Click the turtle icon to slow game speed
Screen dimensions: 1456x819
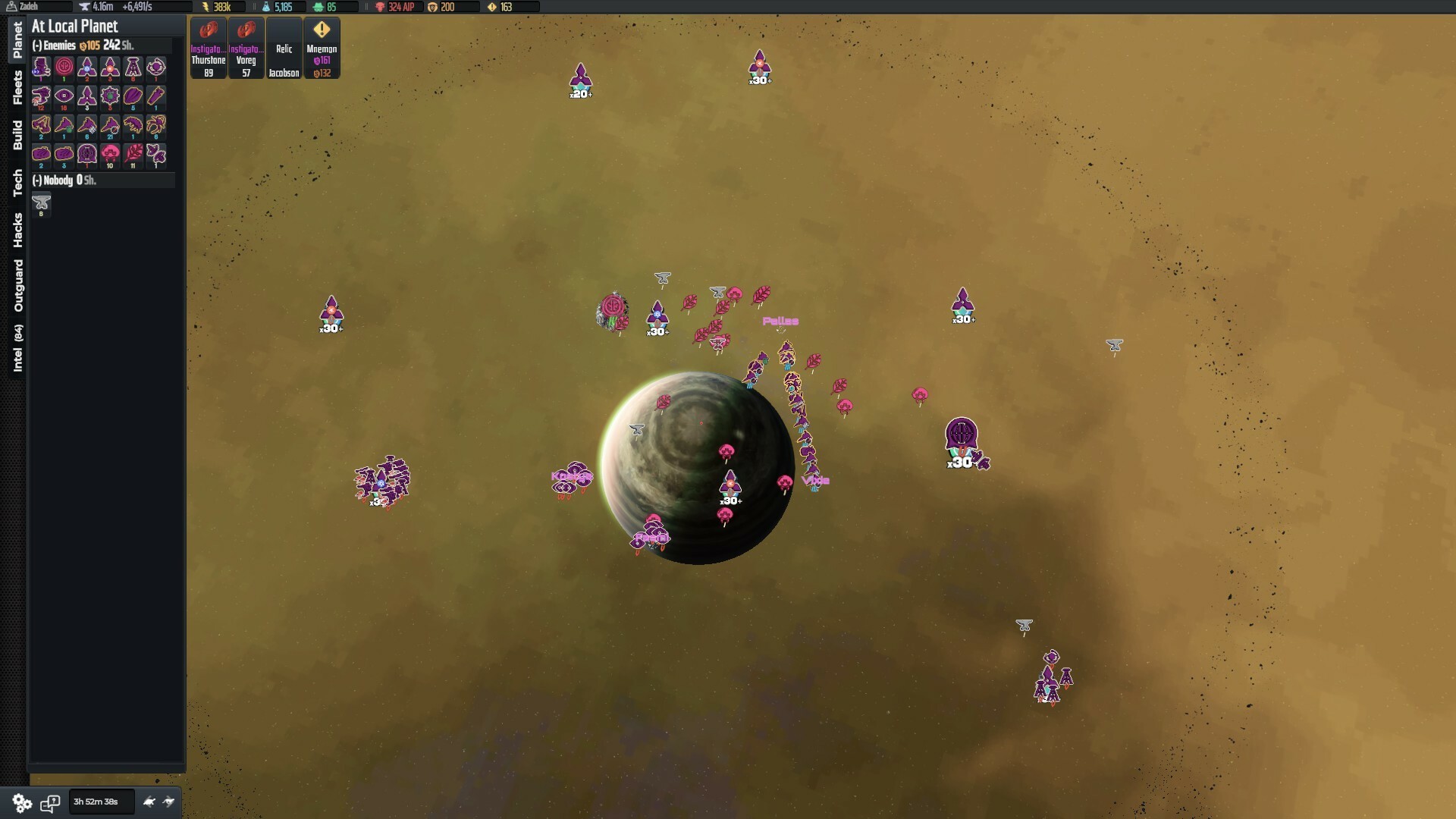[x=149, y=802]
